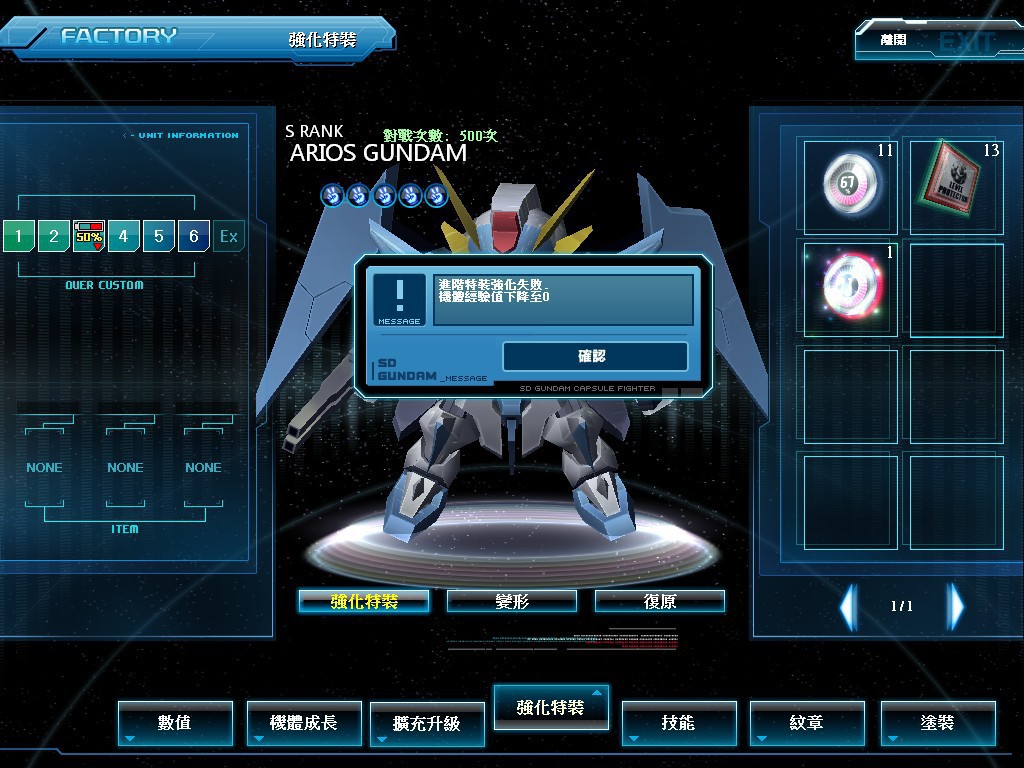
Task: Choose the 變形 transform button
Action: (x=511, y=601)
